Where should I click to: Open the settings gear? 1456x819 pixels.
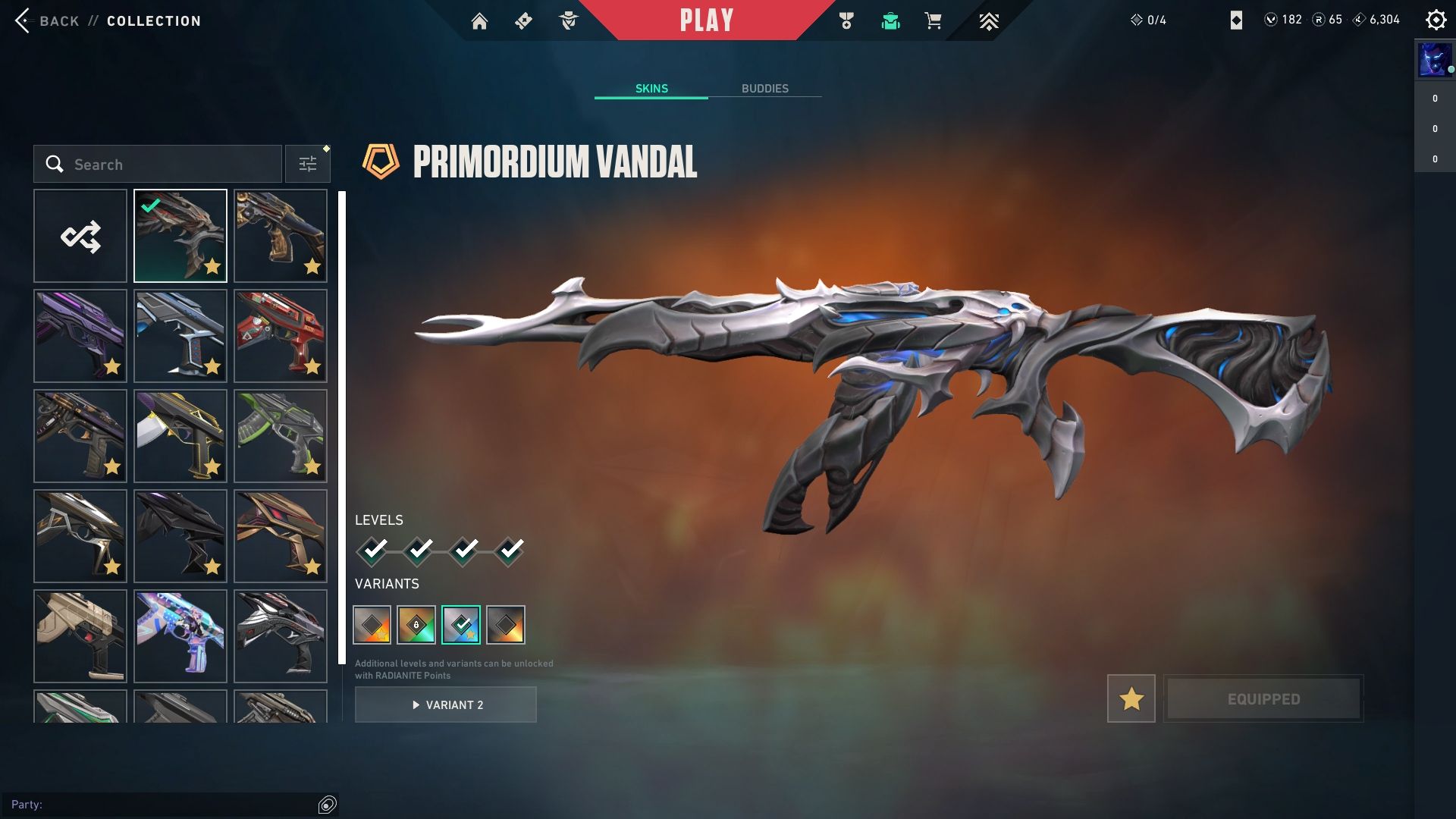point(1436,20)
